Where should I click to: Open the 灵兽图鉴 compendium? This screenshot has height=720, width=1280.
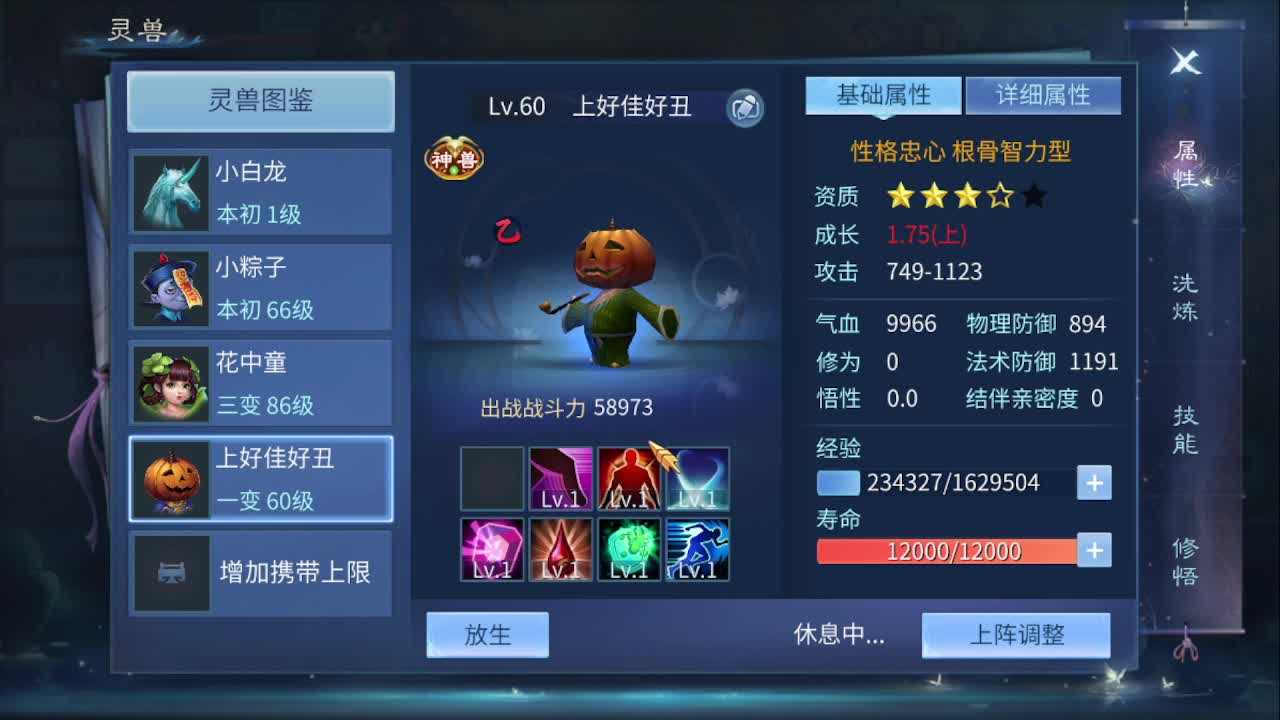[260, 101]
